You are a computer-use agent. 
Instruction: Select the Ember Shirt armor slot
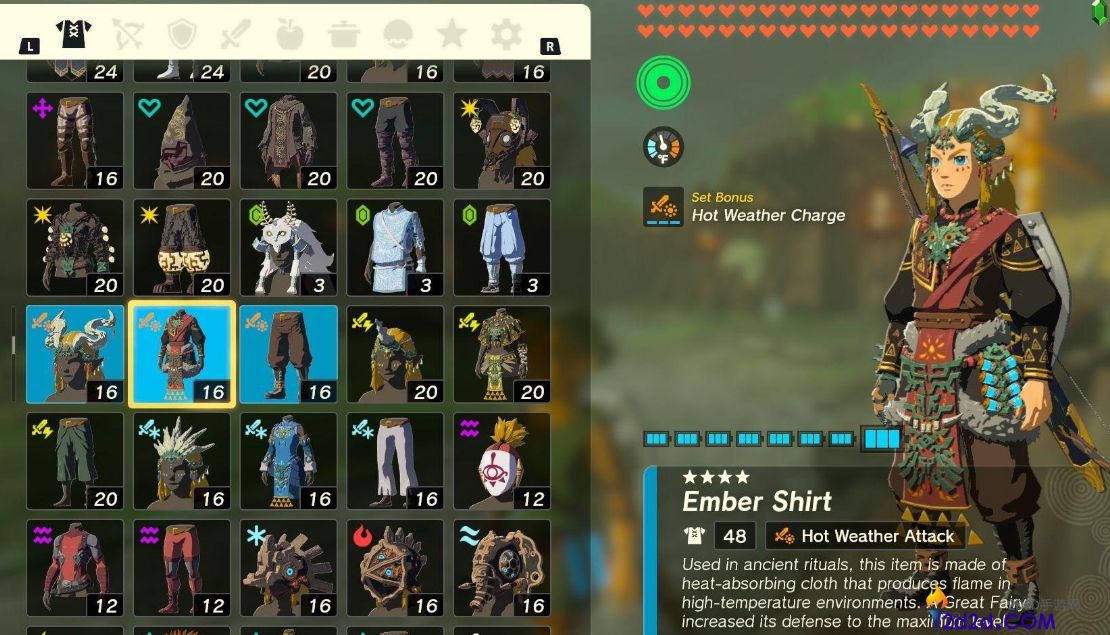pos(182,354)
